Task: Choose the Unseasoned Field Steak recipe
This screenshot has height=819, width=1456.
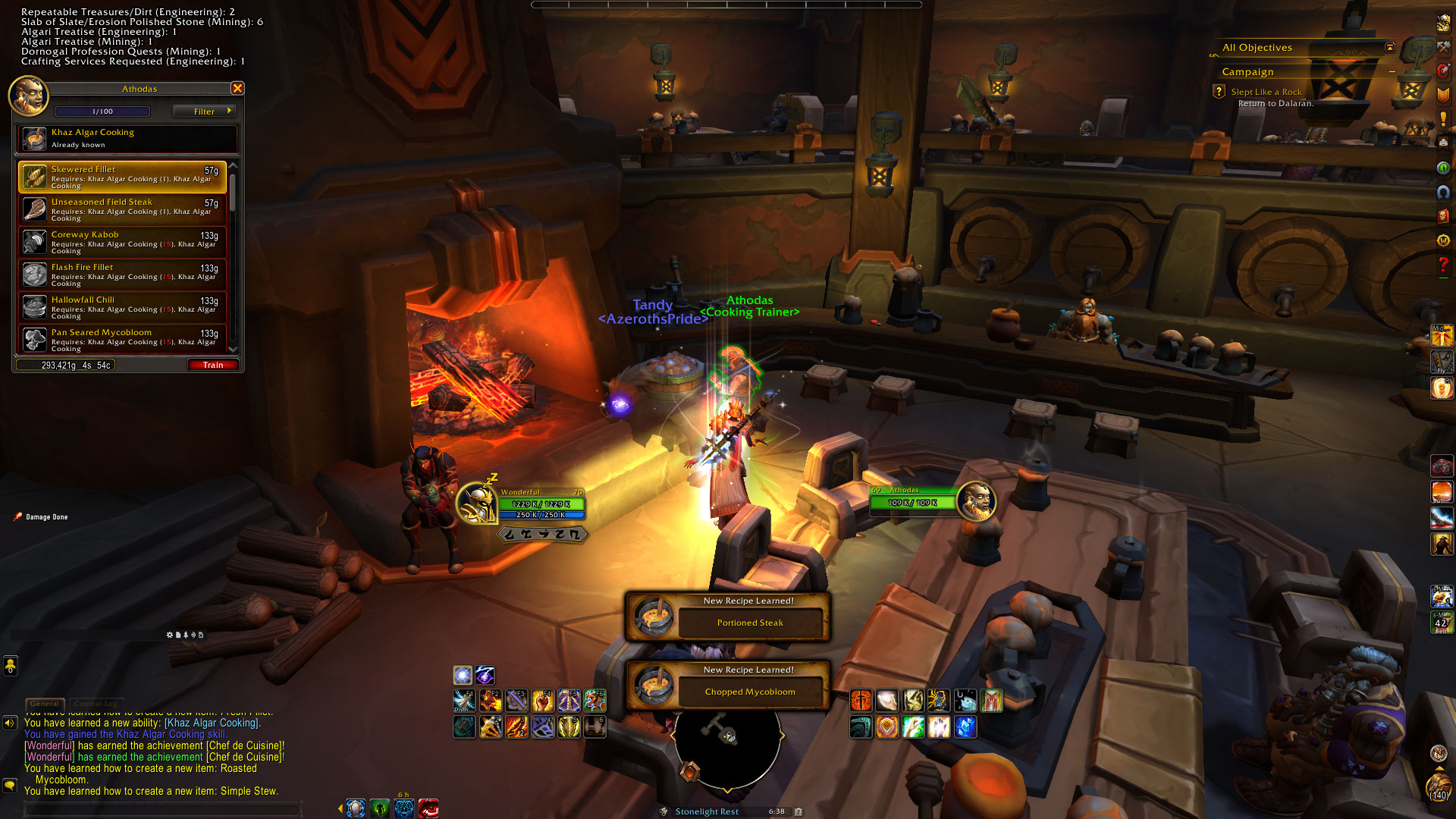Action: click(x=123, y=209)
